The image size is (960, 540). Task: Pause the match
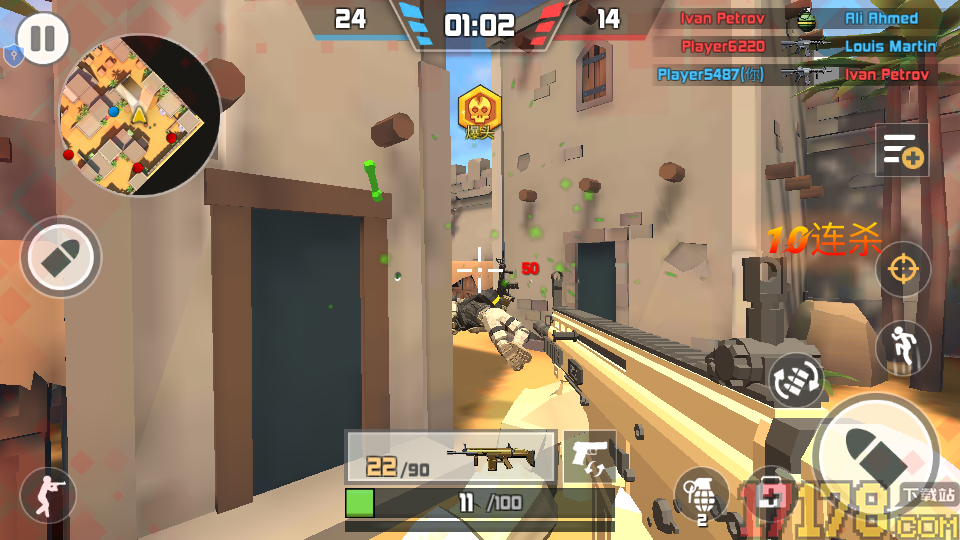tap(43, 39)
